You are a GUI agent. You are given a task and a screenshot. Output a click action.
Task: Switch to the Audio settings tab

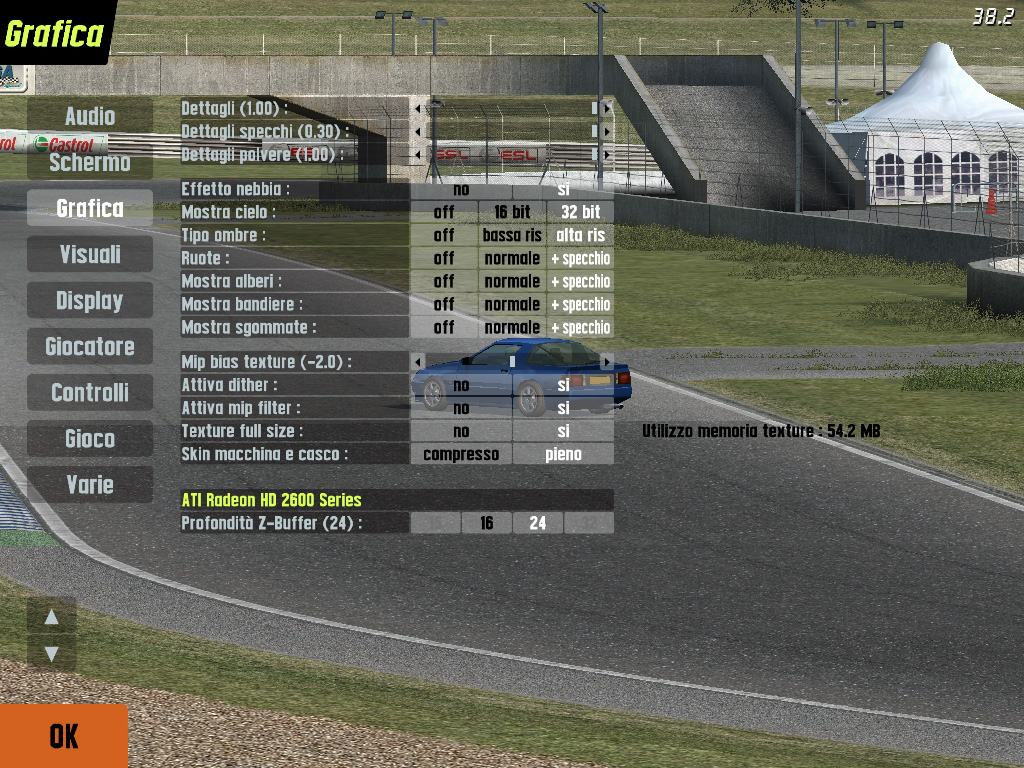90,116
